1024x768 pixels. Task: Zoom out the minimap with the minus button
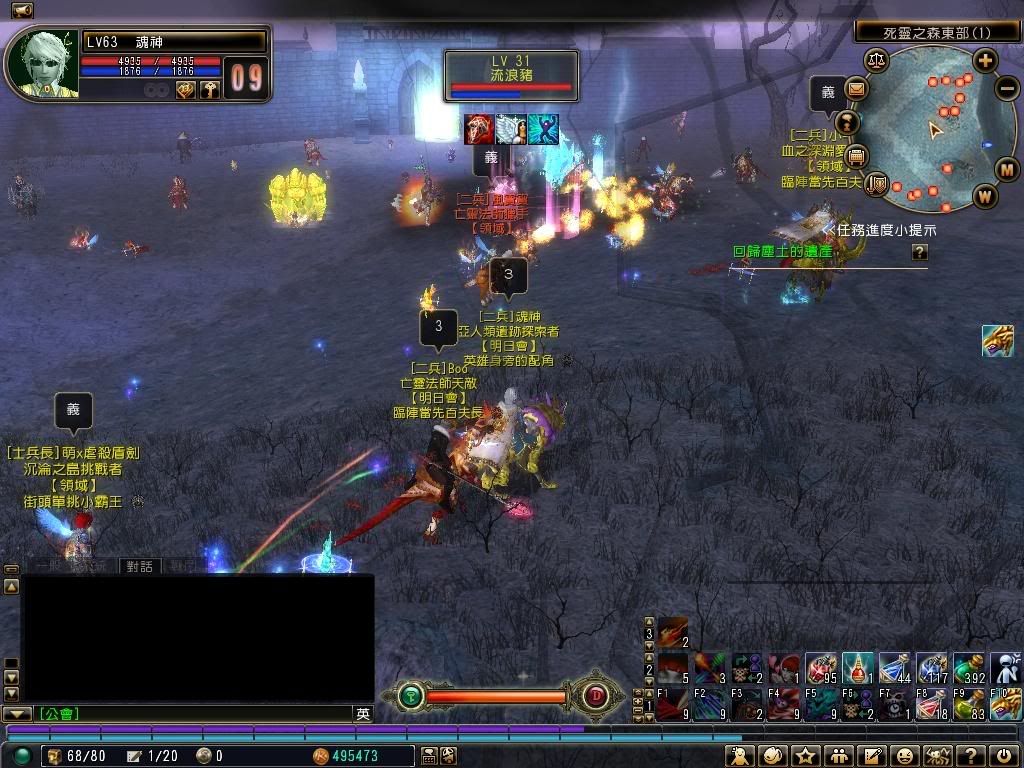pyautogui.click(x=1007, y=87)
